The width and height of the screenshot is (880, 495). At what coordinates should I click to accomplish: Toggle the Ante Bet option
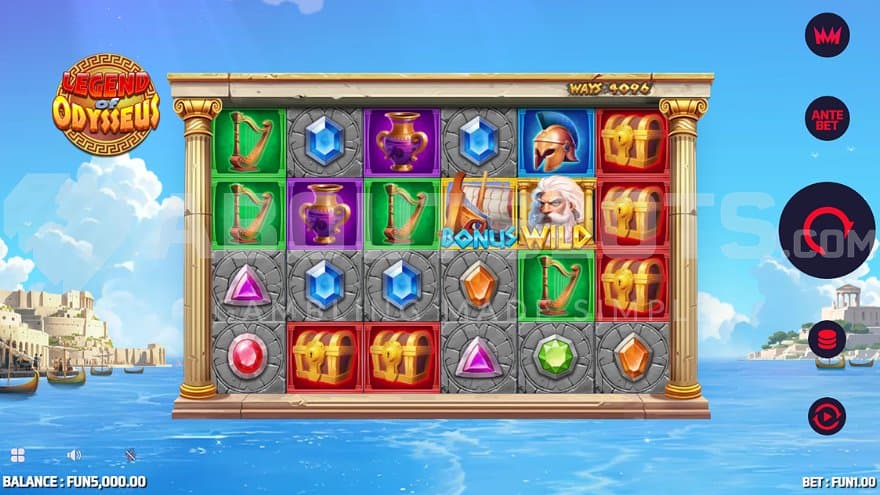point(827,118)
